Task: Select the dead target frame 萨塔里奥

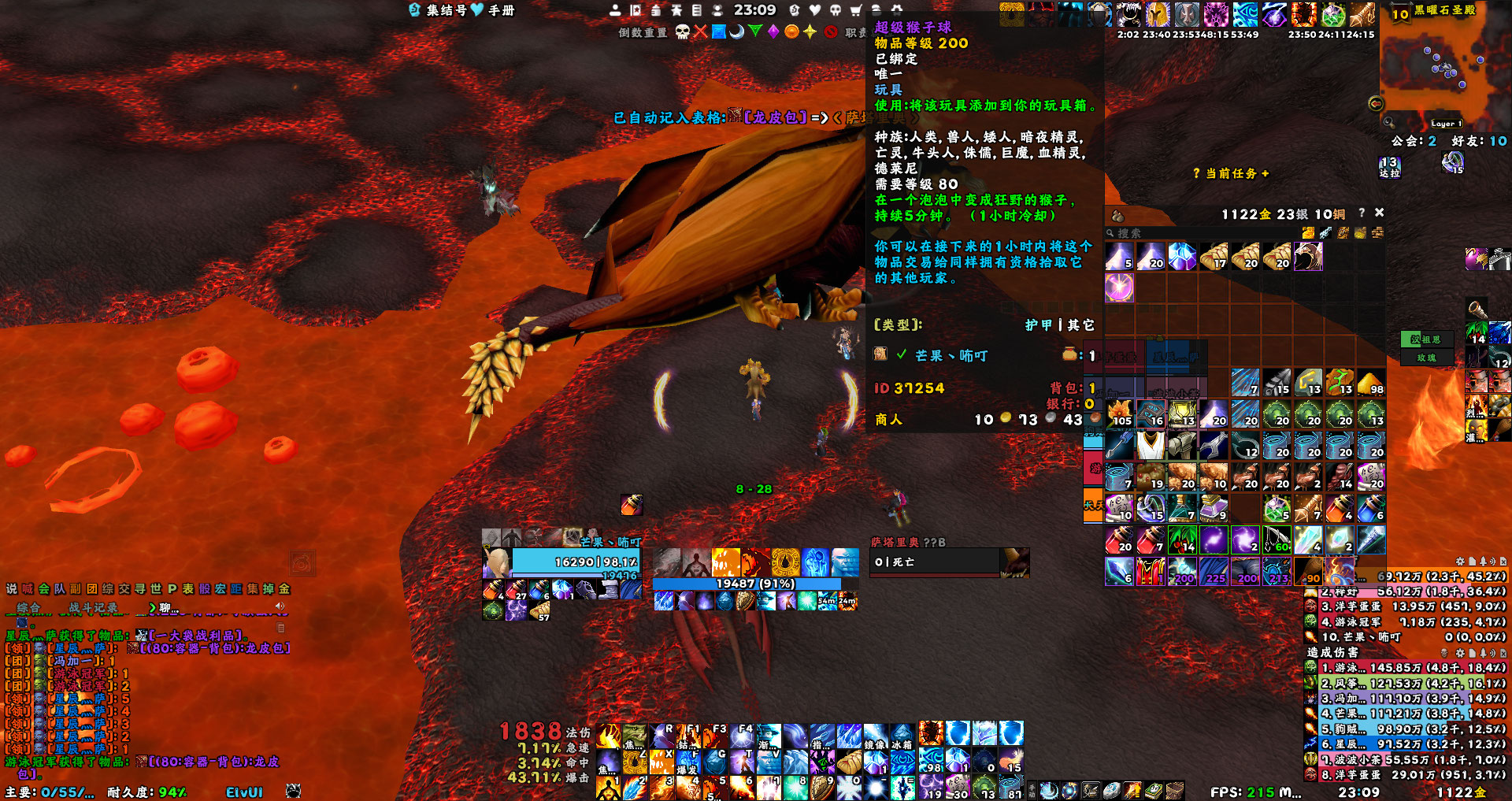Action: tap(935, 562)
